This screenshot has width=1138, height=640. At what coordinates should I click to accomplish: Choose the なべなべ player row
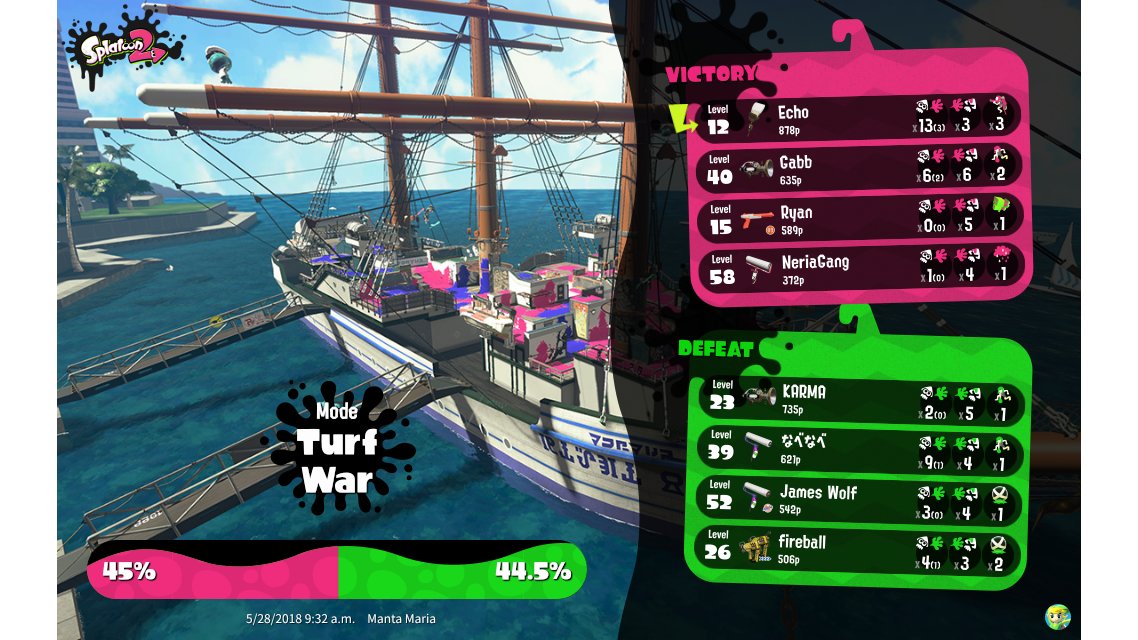[x=860, y=447]
